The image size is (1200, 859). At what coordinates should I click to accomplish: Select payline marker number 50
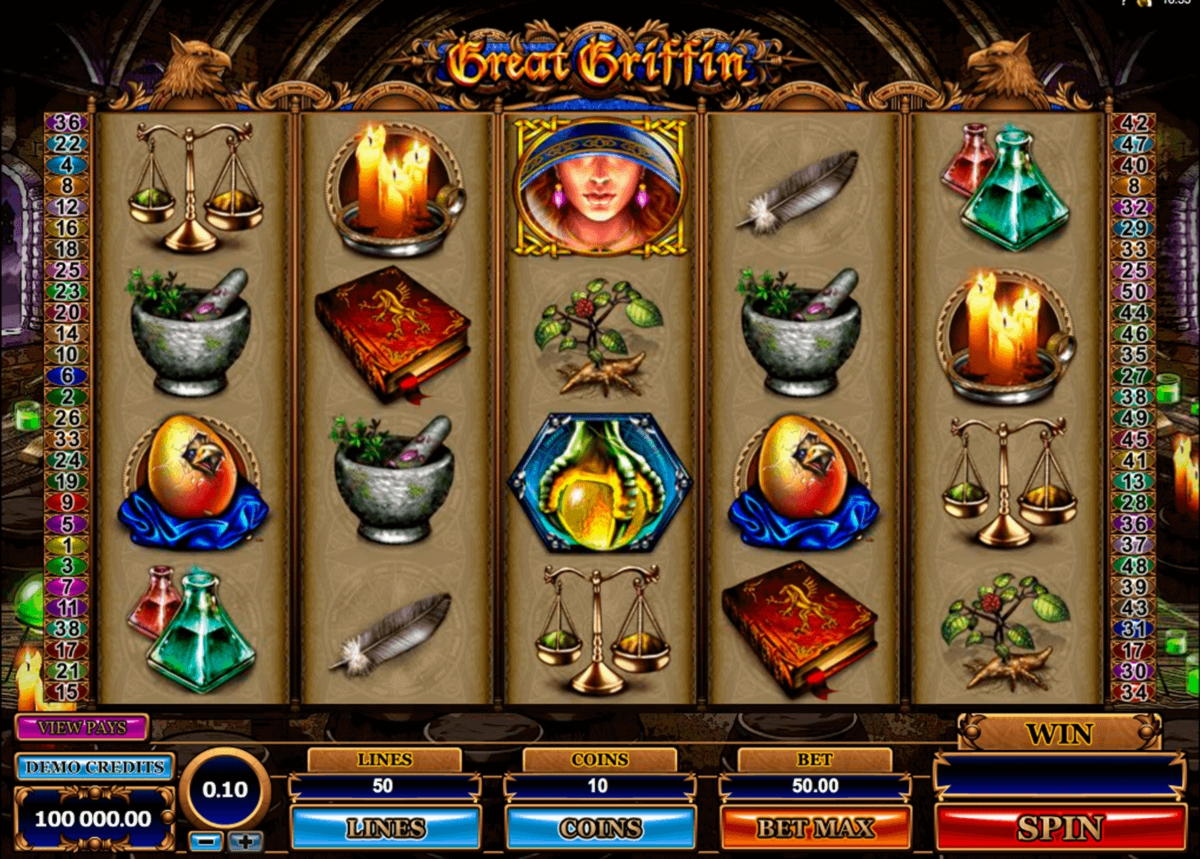1134,292
